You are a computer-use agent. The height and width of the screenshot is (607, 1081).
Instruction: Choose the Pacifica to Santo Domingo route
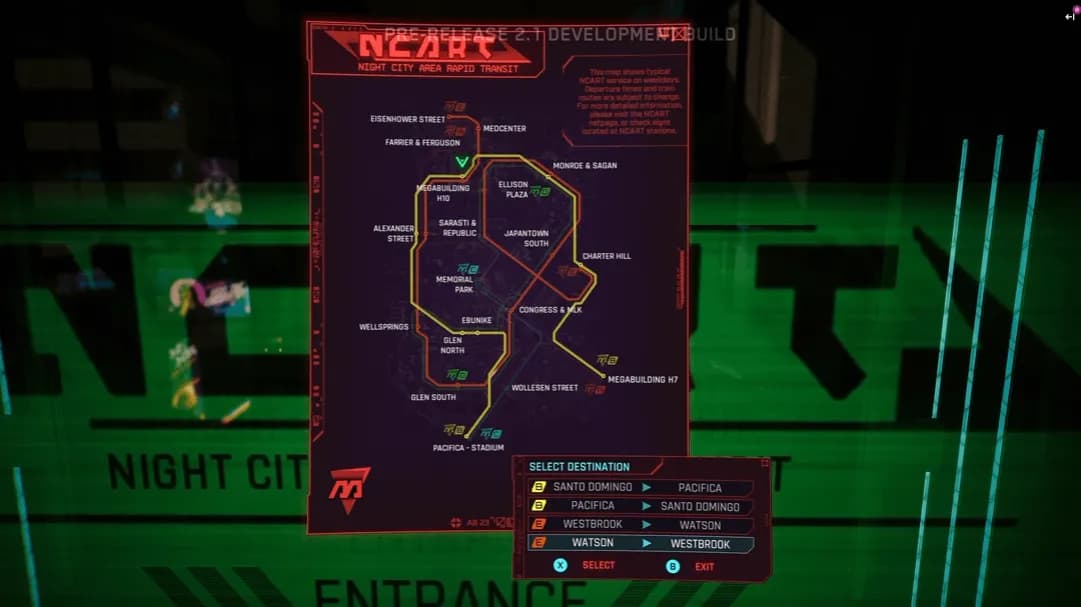pyautogui.click(x=640, y=506)
